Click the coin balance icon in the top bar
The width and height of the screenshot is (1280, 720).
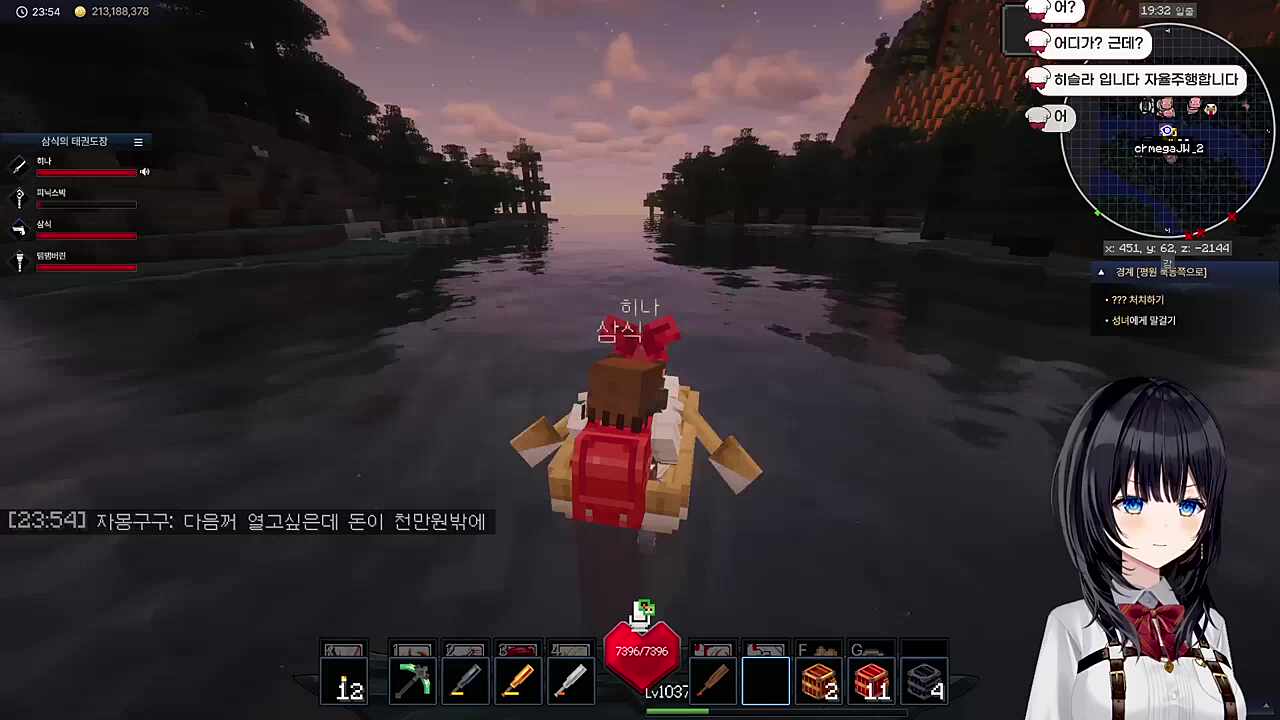pyautogui.click(x=78, y=12)
